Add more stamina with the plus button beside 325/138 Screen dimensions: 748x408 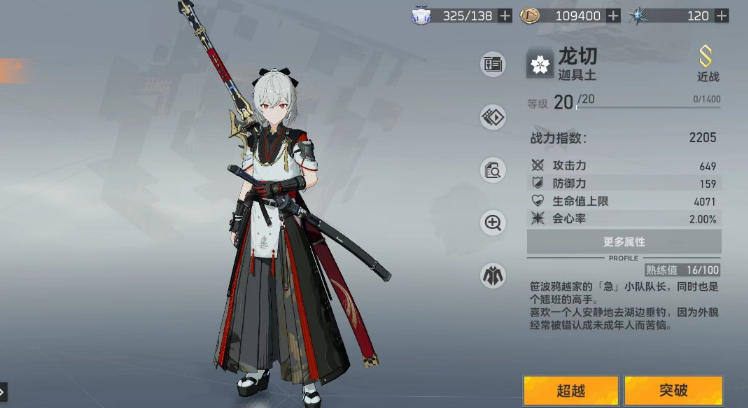505,15
